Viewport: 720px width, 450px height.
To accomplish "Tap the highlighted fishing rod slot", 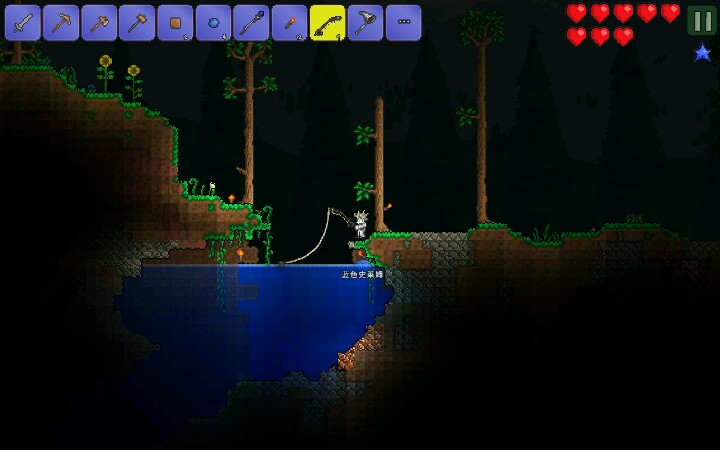I will tap(327, 22).
